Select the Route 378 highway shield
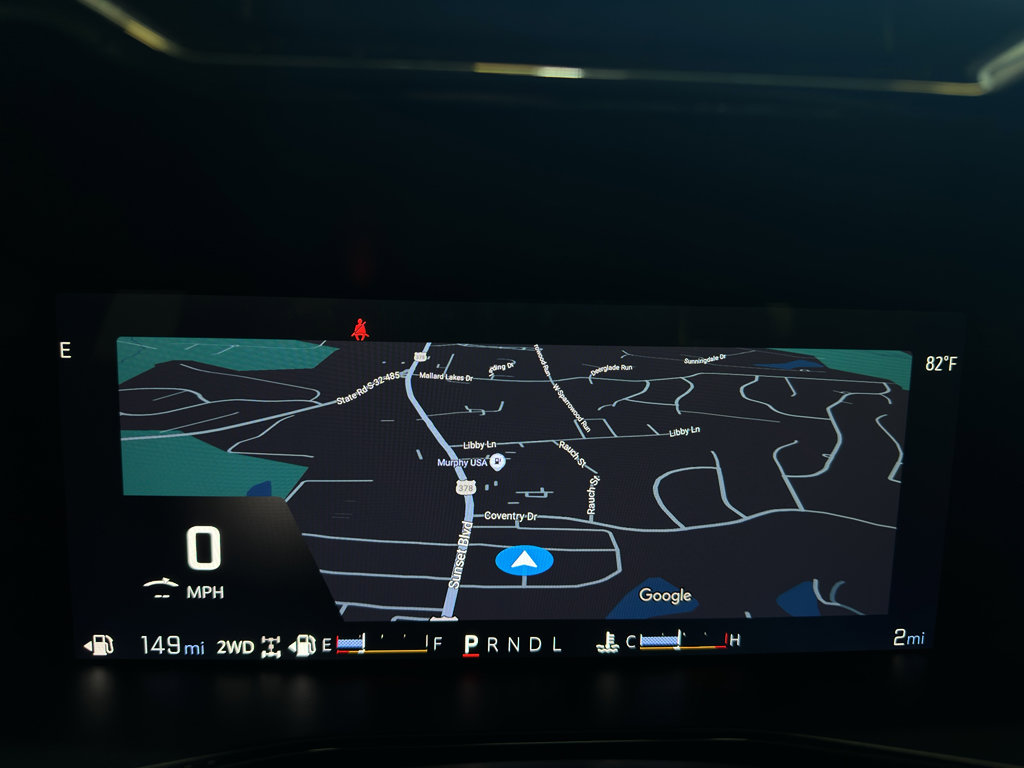Viewport: 1024px width, 768px height. point(465,488)
